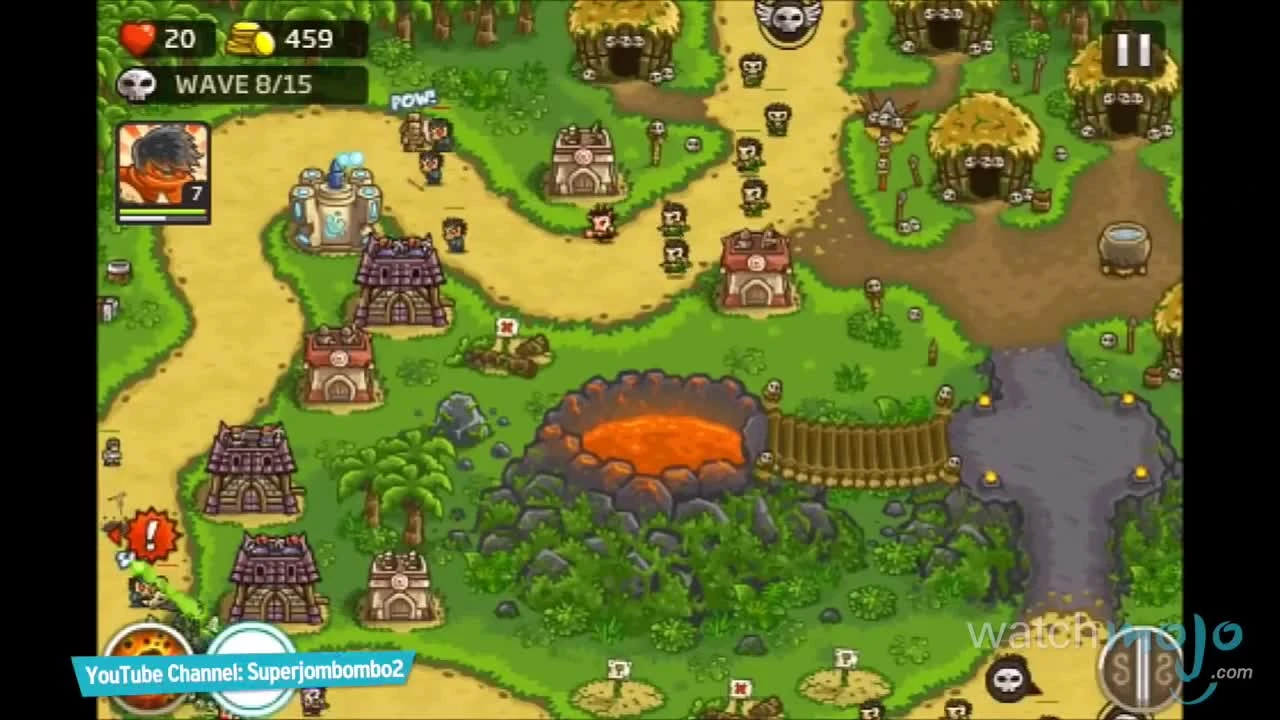Screen dimensions: 1280x720
Task: Select the mage tower with blue crystal
Action: (x=335, y=205)
